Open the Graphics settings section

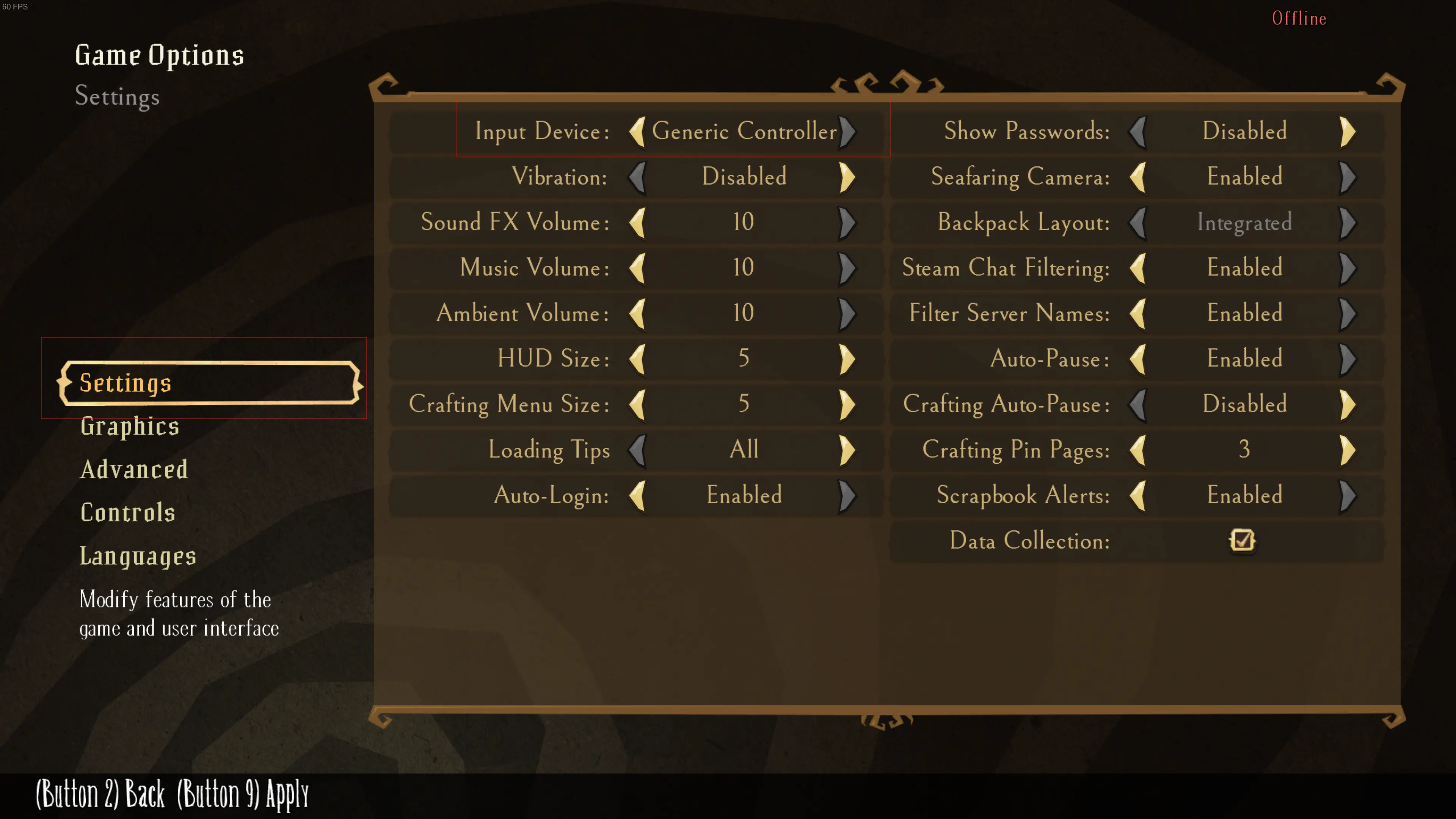tap(129, 426)
